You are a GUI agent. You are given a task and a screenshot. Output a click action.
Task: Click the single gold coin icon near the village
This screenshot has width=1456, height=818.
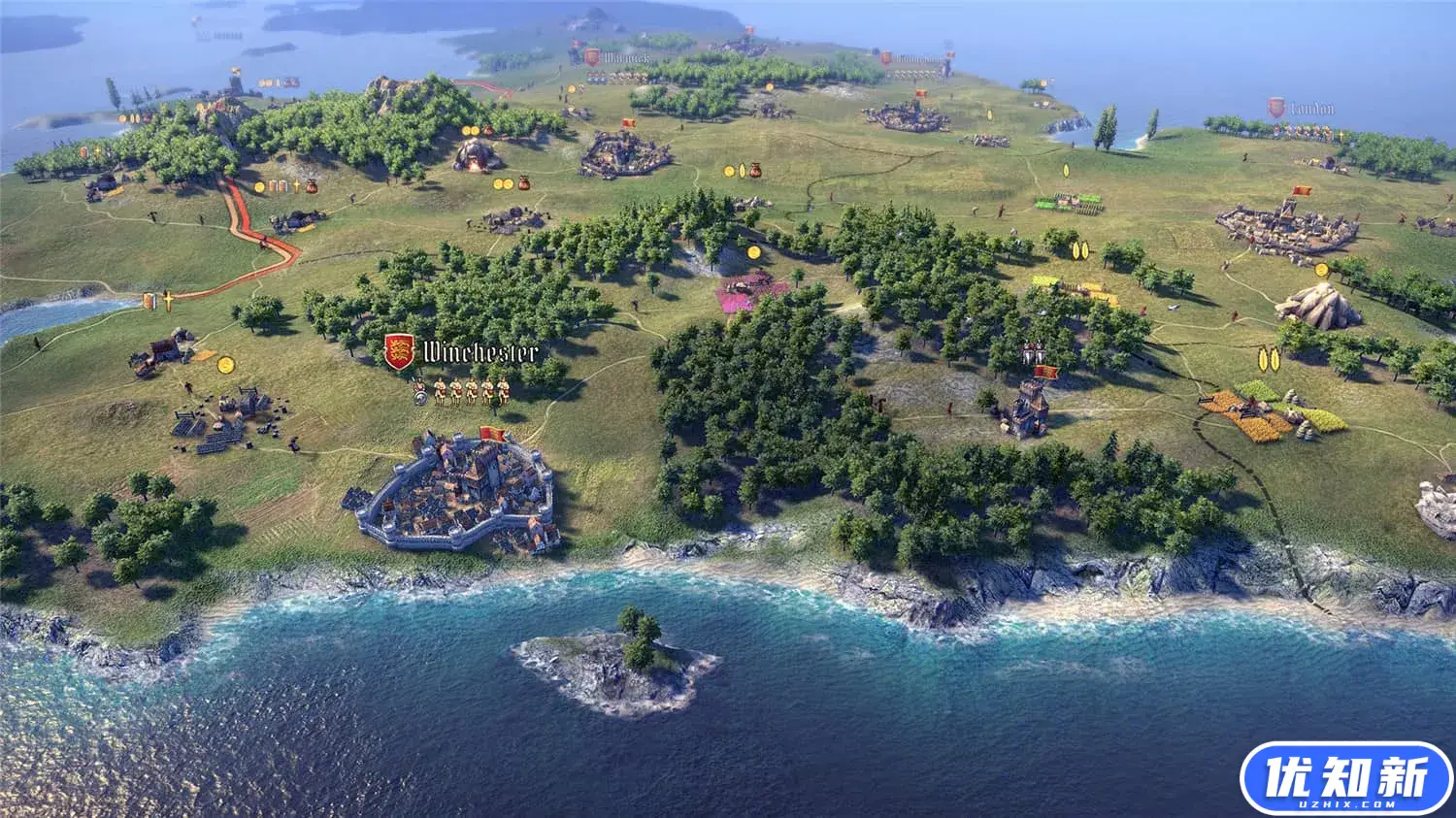tap(226, 364)
